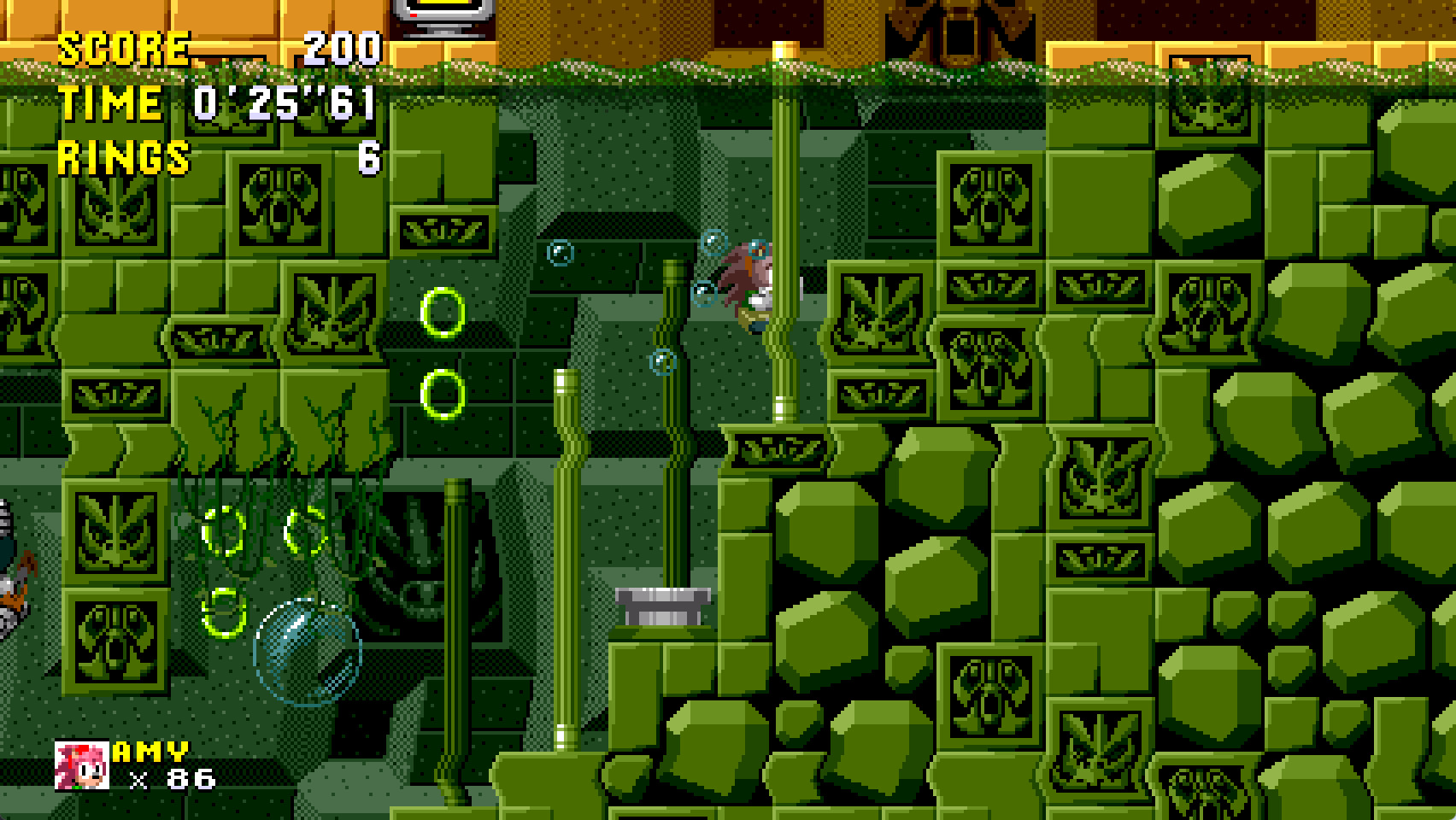Click the lower green ring beneath the pair

tap(441, 390)
